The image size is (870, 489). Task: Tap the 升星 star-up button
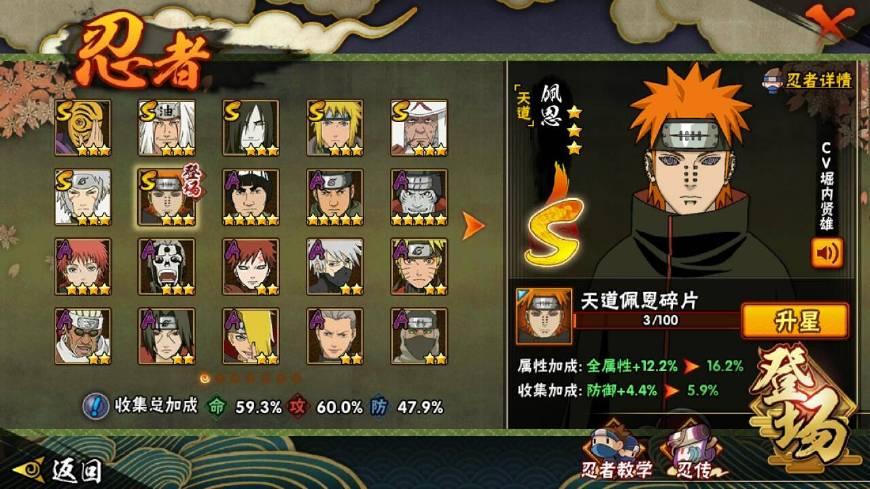click(x=794, y=321)
